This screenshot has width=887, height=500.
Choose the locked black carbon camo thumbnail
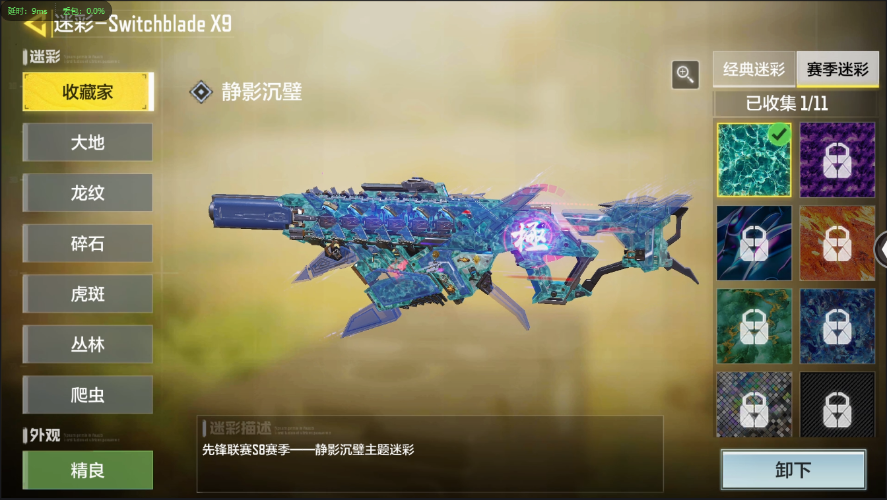tap(838, 405)
